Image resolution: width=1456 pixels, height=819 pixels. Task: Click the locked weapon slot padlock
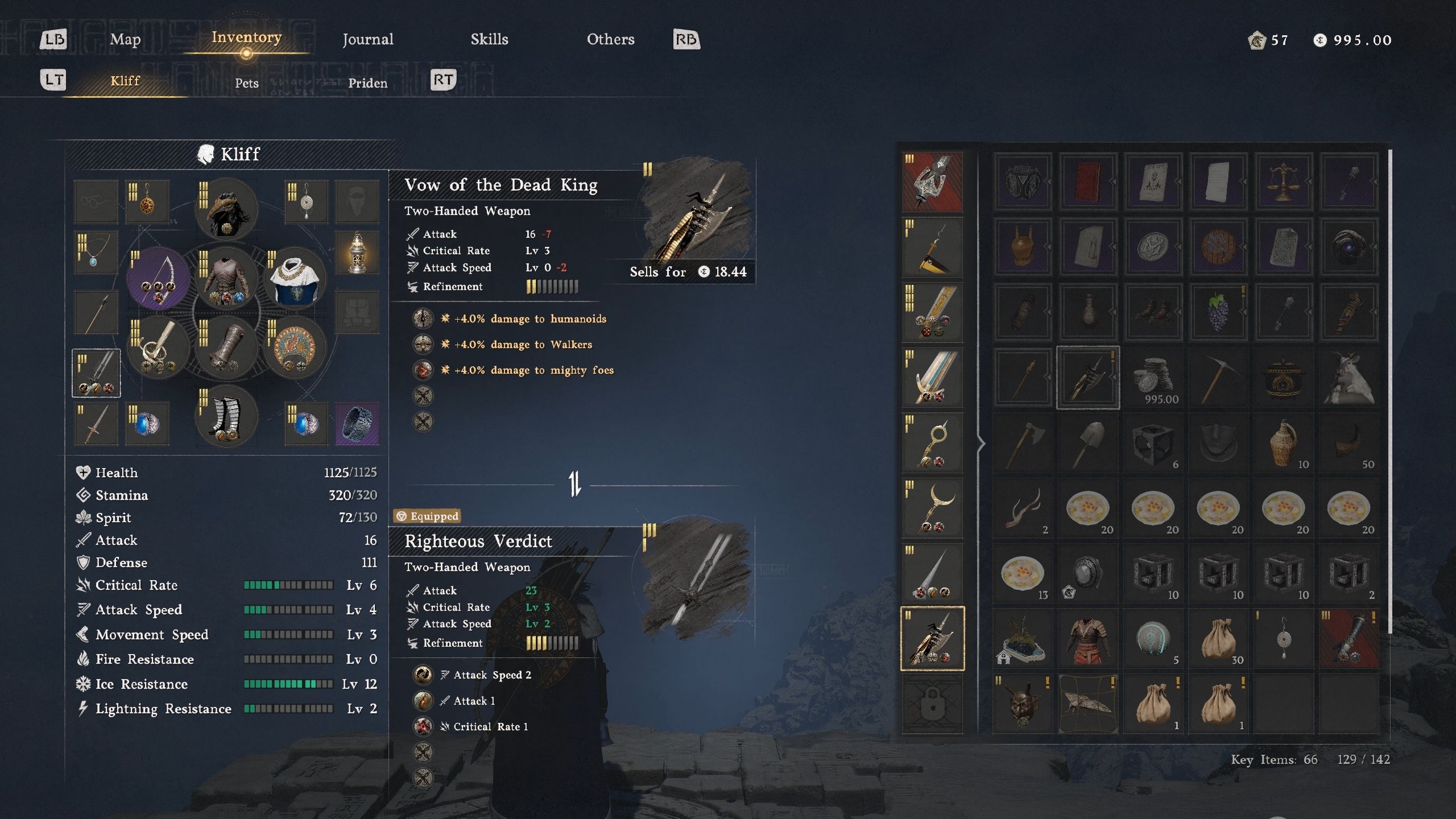pos(932,704)
